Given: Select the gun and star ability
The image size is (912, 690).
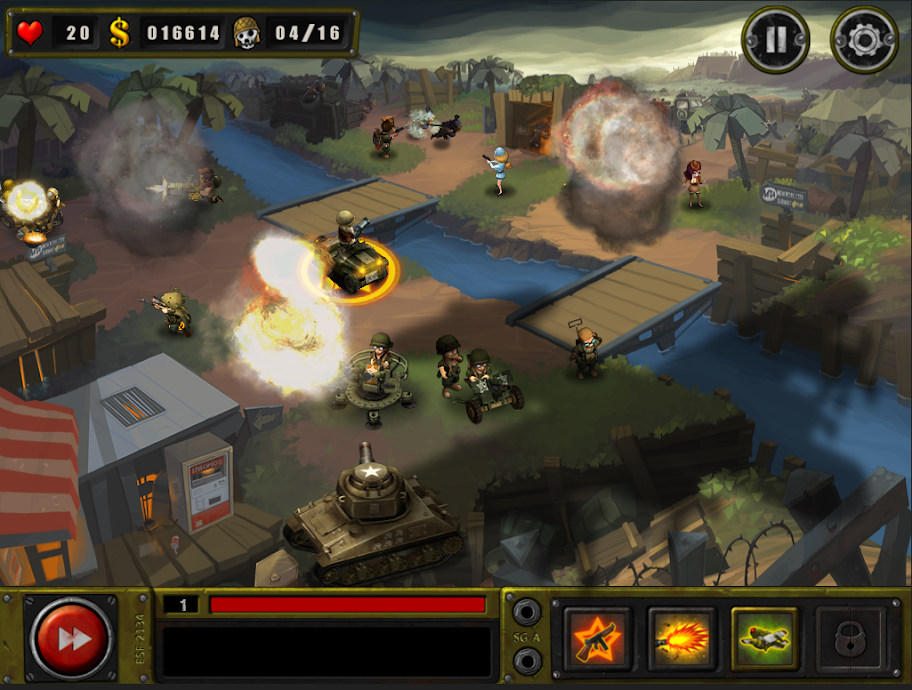Looking at the screenshot, I should (597, 638).
